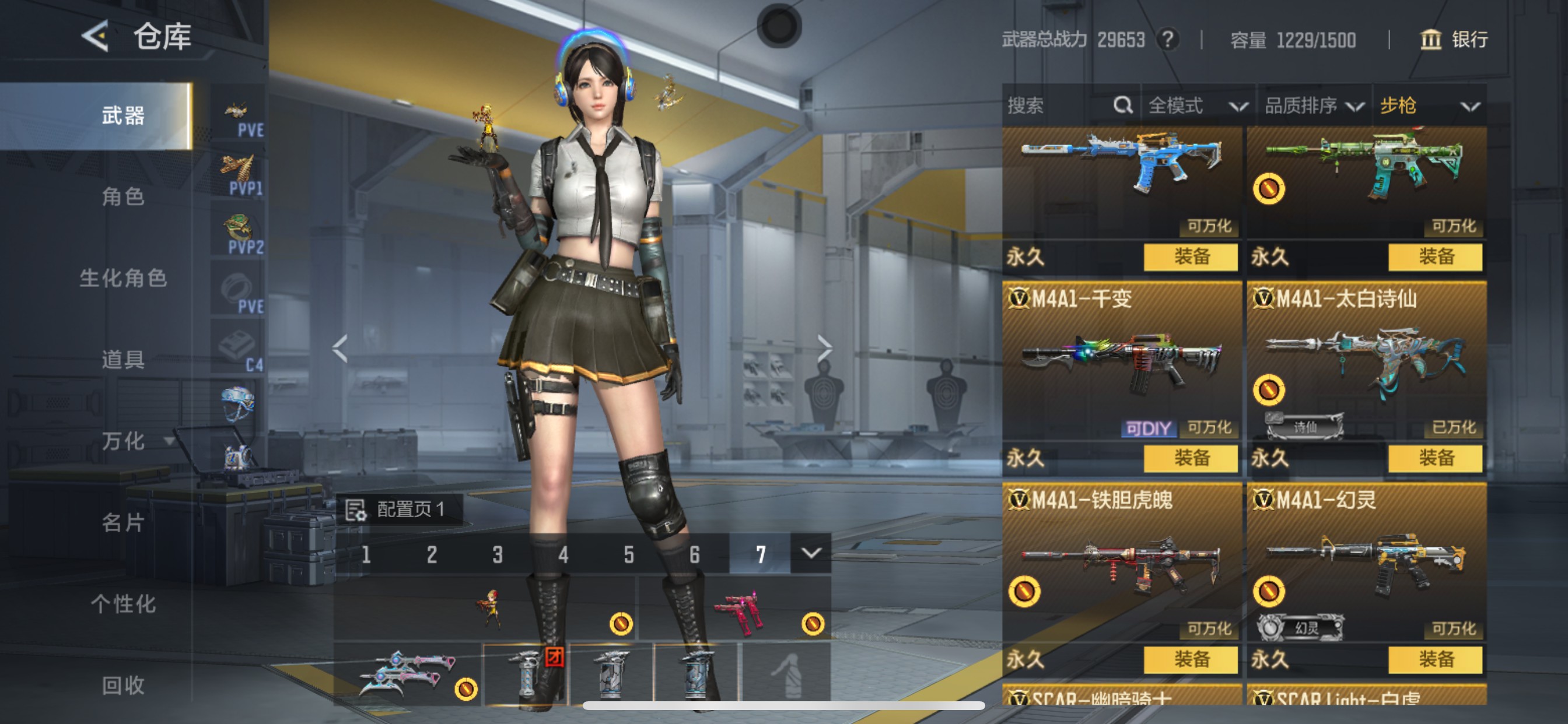The height and width of the screenshot is (724, 1568).
Task: Open the 个性化 tab
Action: point(123,603)
